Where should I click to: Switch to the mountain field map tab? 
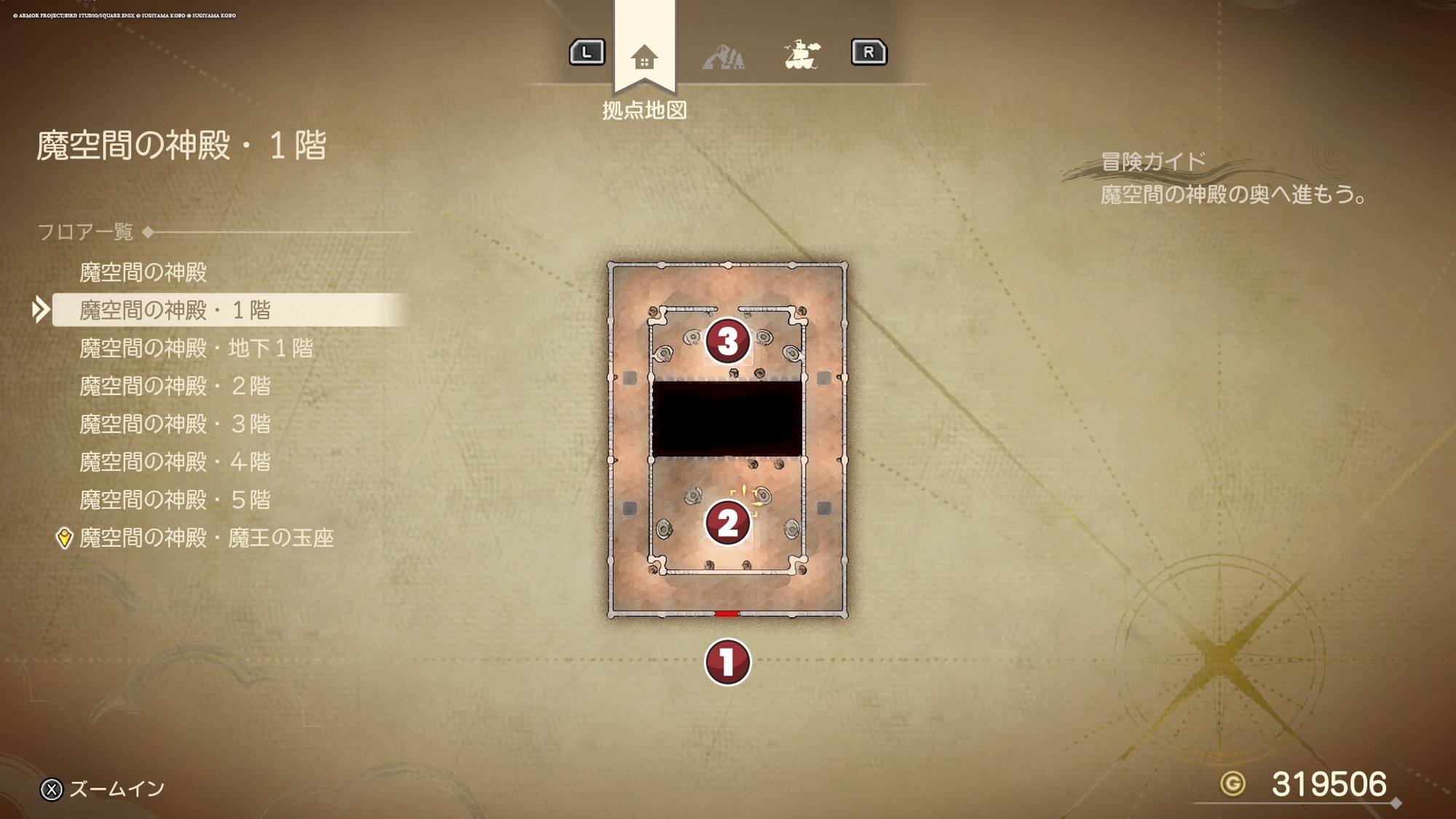coord(723,56)
